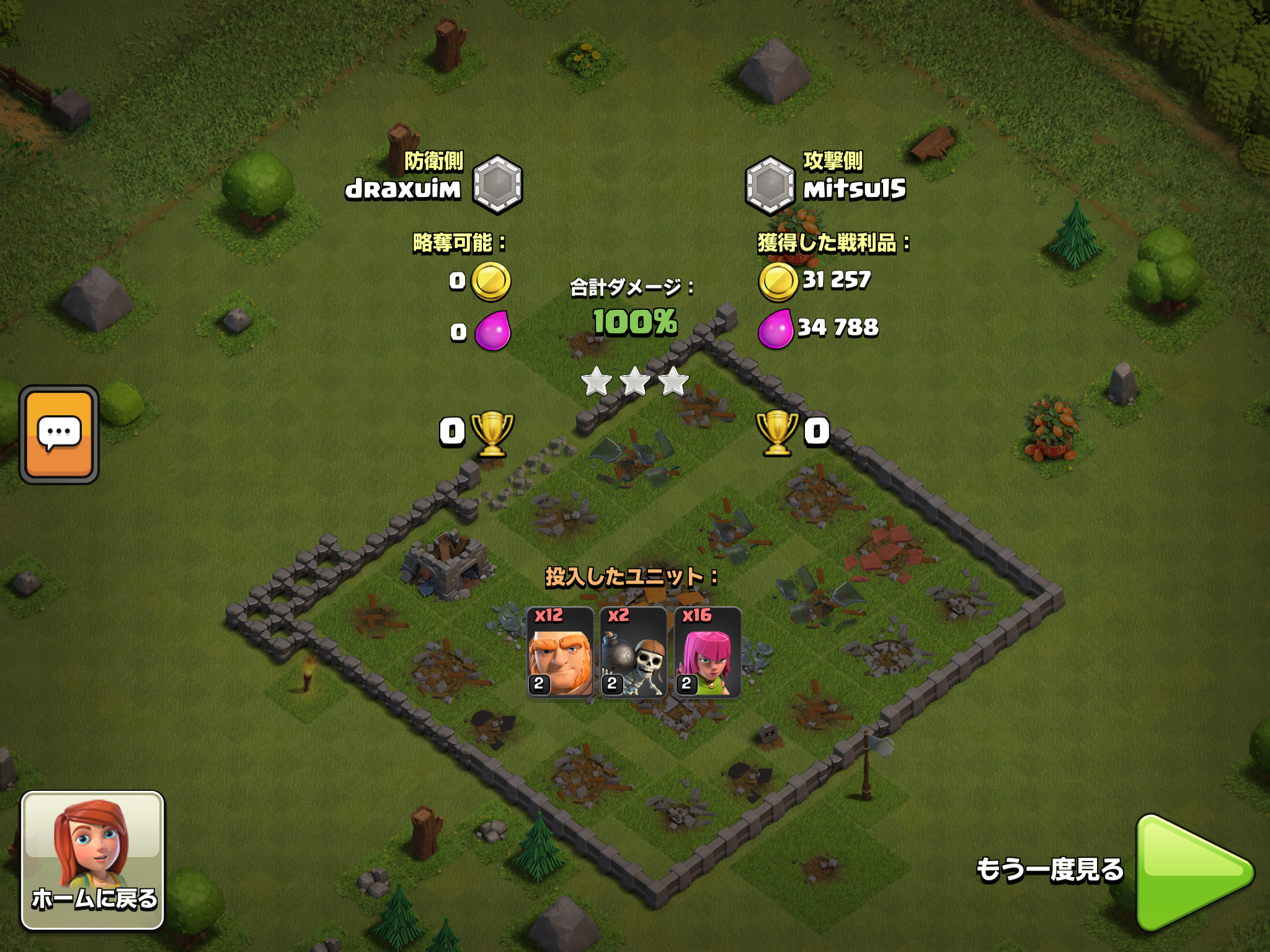Tap the attacker Mitsu15's league badge

point(770,185)
